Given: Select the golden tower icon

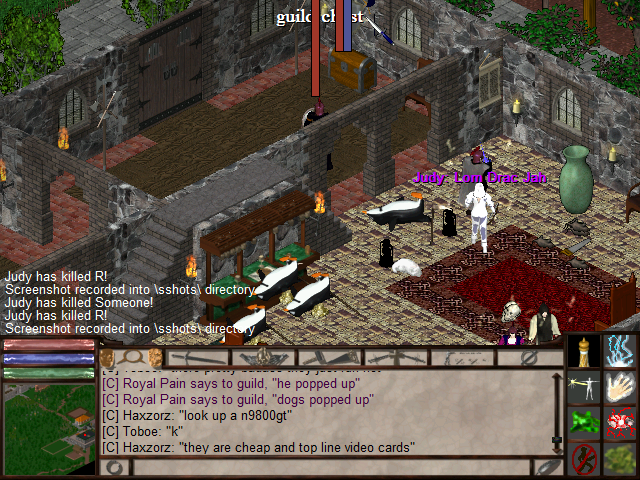Looking at the screenshot, I should (584, 351).
